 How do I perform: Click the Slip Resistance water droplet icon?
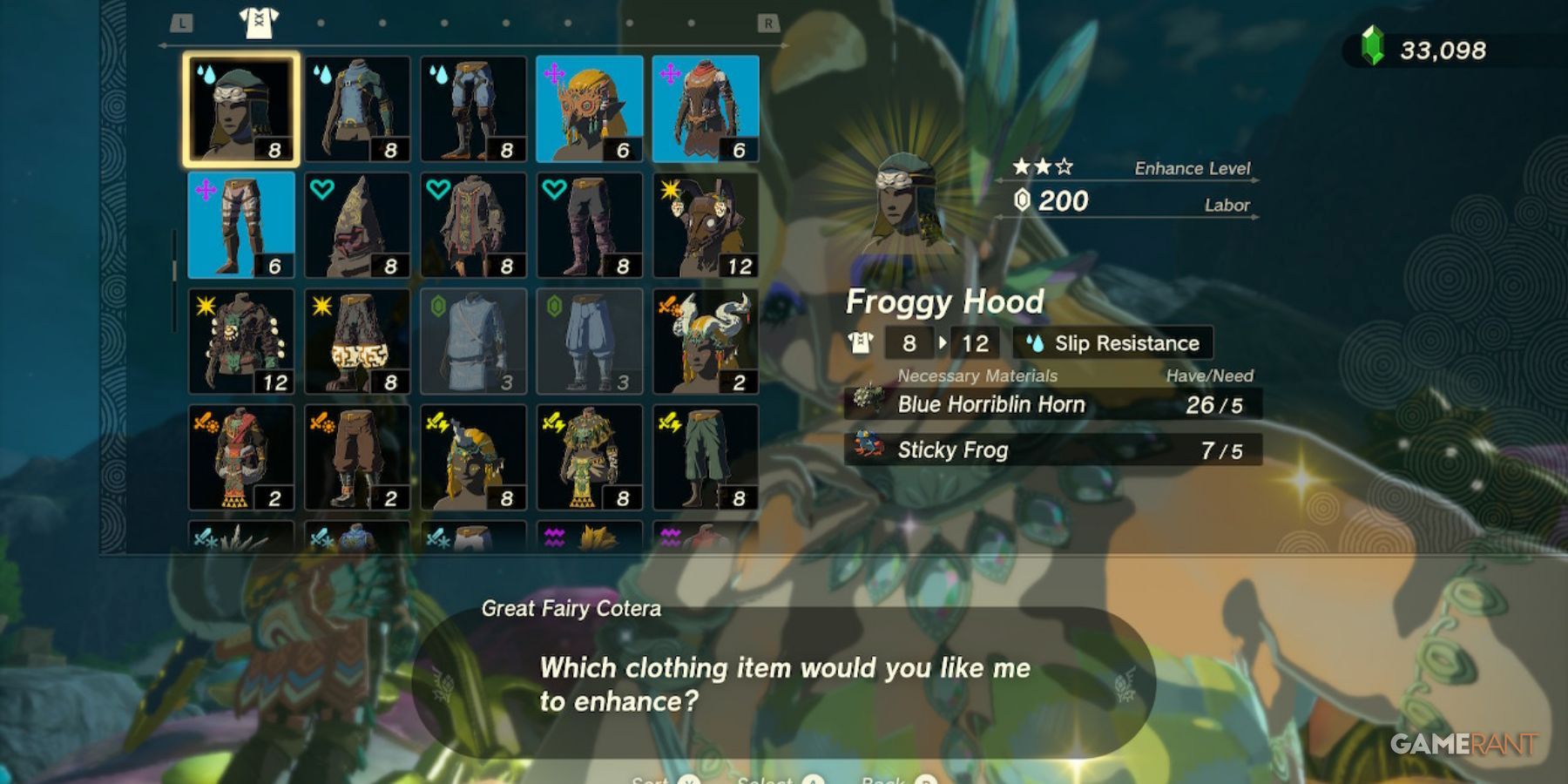[x=1037, y=342]
